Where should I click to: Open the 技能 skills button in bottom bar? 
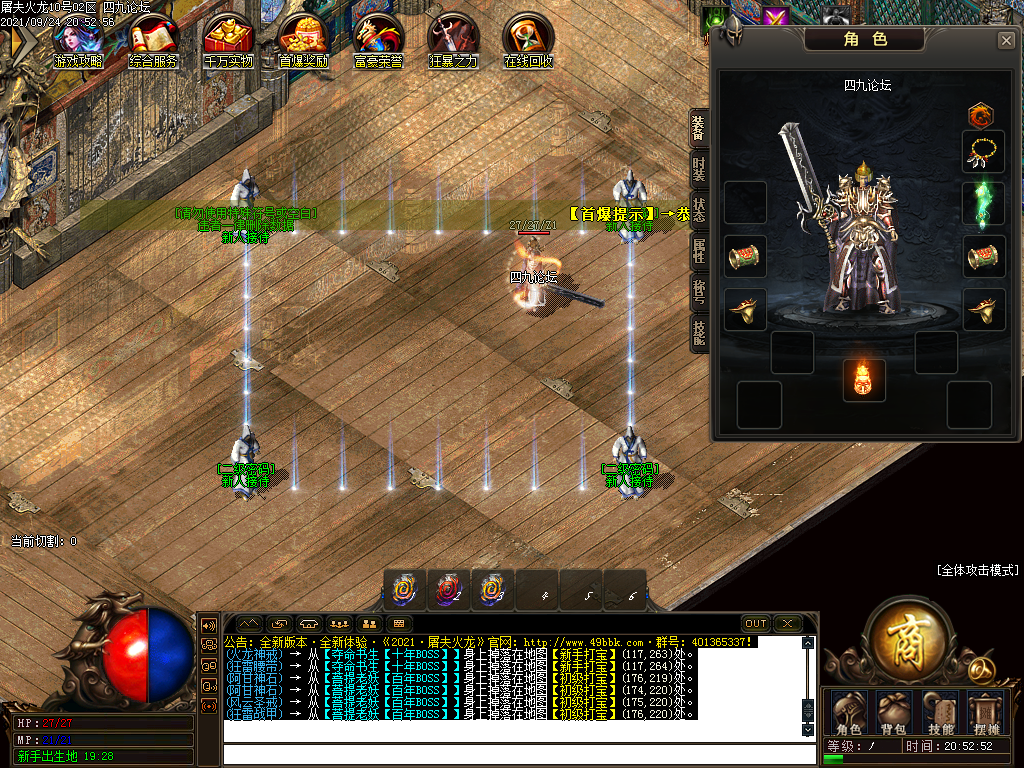click(940, 711)
